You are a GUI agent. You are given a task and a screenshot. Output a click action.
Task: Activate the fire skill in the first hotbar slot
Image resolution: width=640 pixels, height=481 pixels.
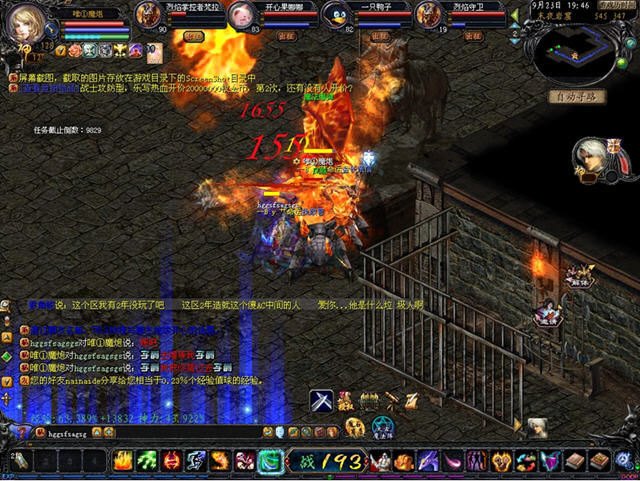click(x=122, y=461)
